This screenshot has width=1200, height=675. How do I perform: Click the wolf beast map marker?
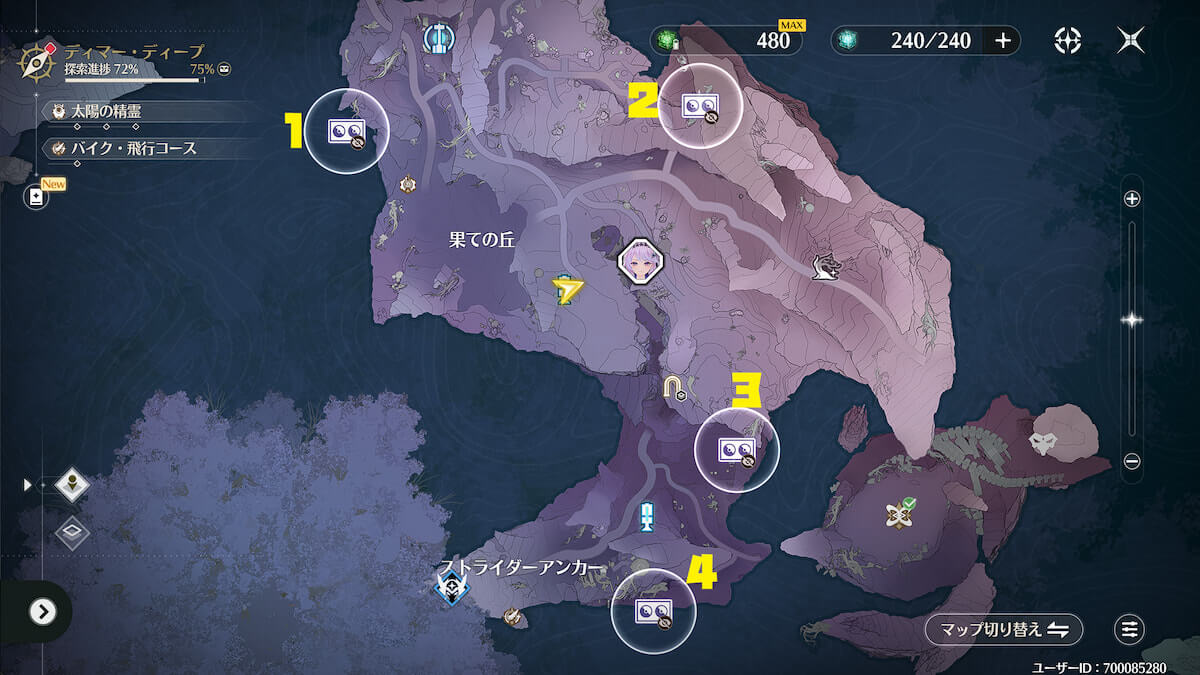point(825,267)
